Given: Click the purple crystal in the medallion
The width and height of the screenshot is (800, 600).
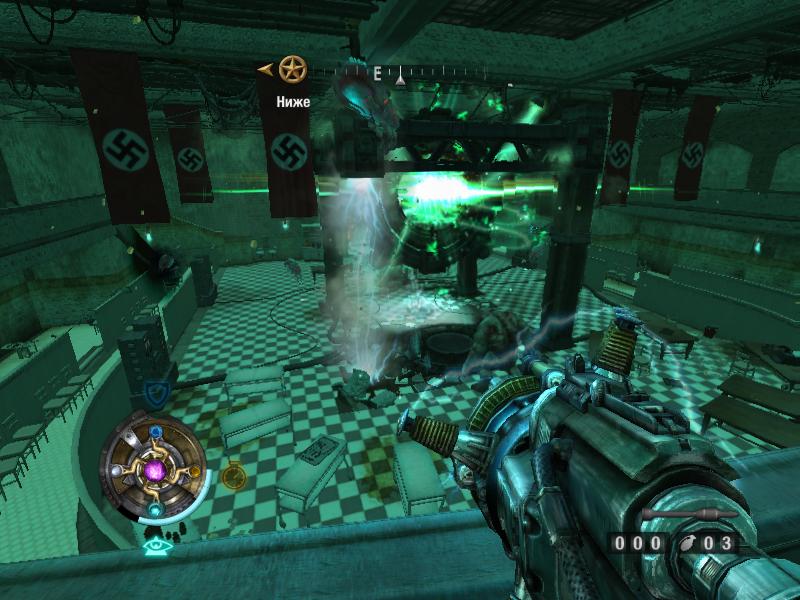Looking at the screenshot, I should coord(156,470).
